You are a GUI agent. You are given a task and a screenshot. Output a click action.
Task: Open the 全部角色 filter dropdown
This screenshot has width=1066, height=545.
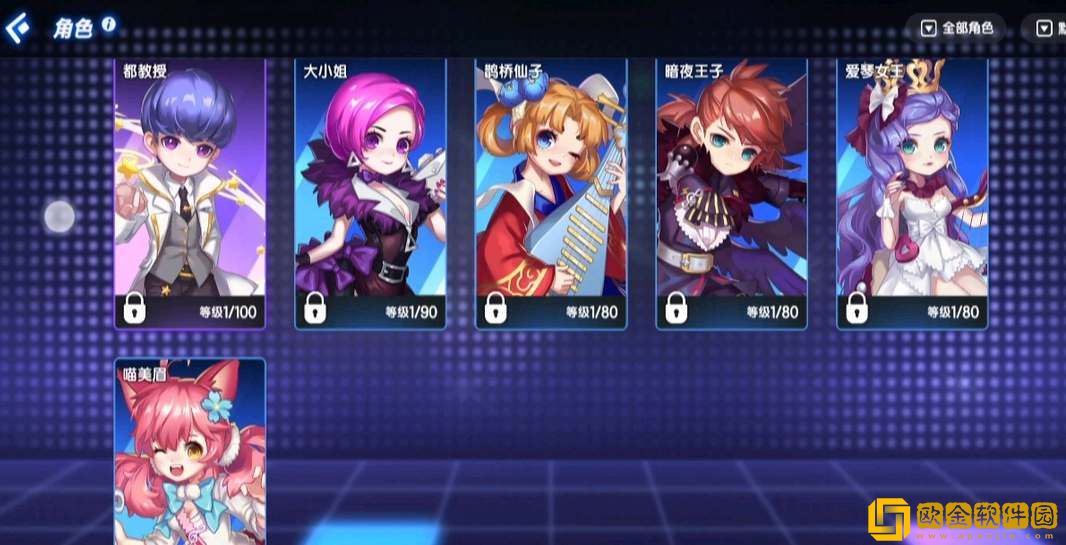click(957, 28)
